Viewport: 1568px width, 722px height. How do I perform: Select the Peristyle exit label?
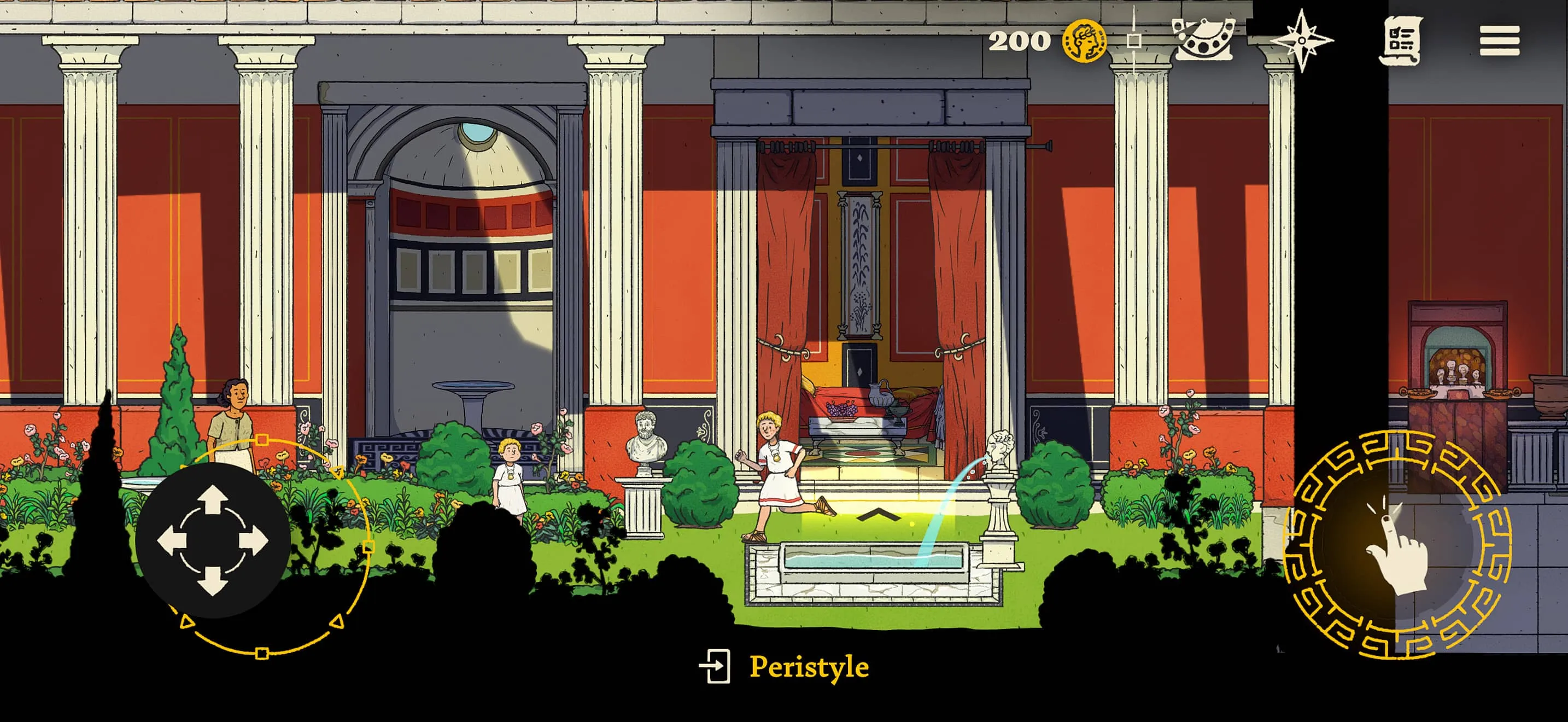[809, 667]
